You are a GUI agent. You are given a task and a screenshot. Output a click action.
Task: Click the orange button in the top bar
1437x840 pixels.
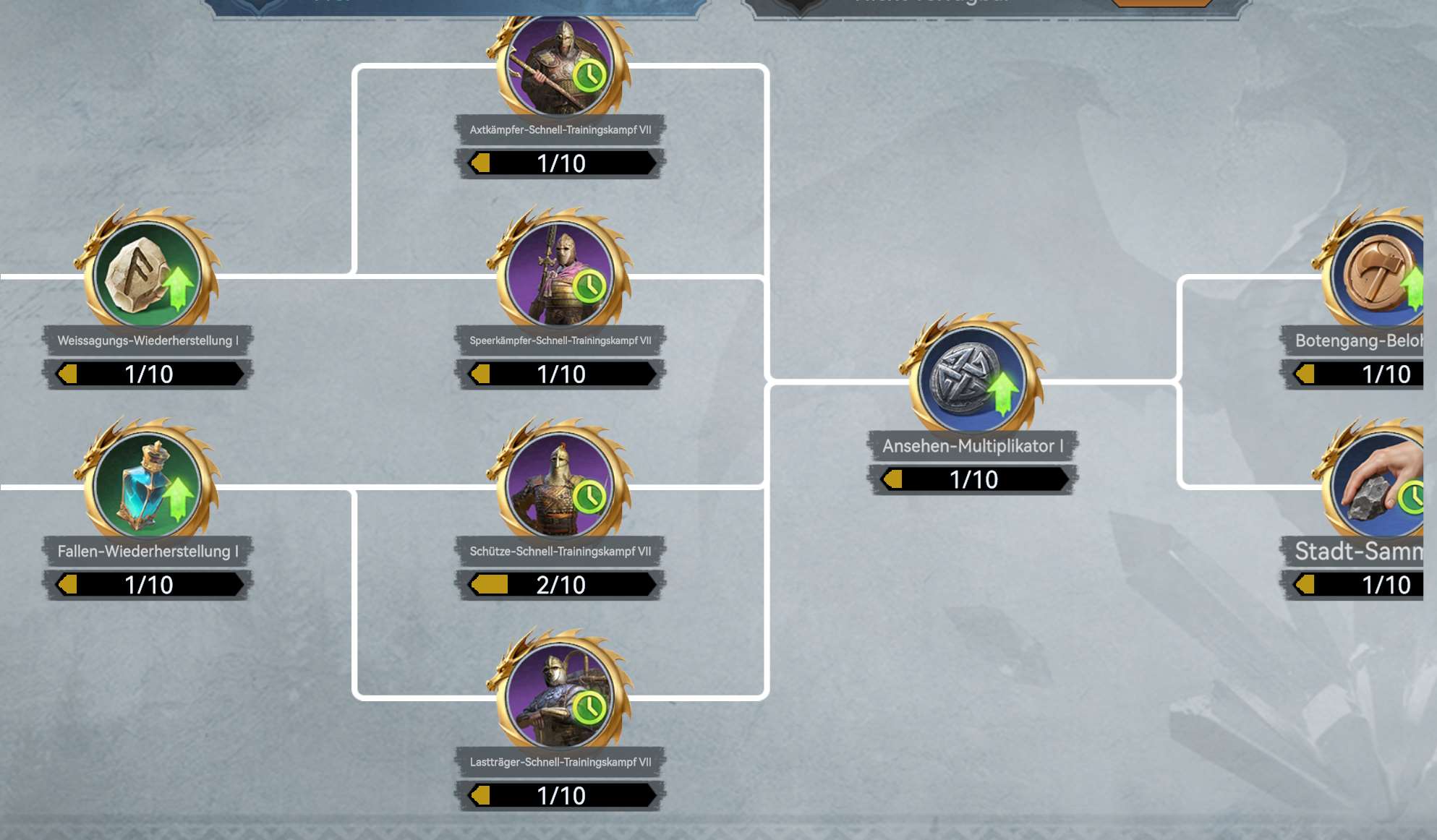click(x=1161, y=4)
